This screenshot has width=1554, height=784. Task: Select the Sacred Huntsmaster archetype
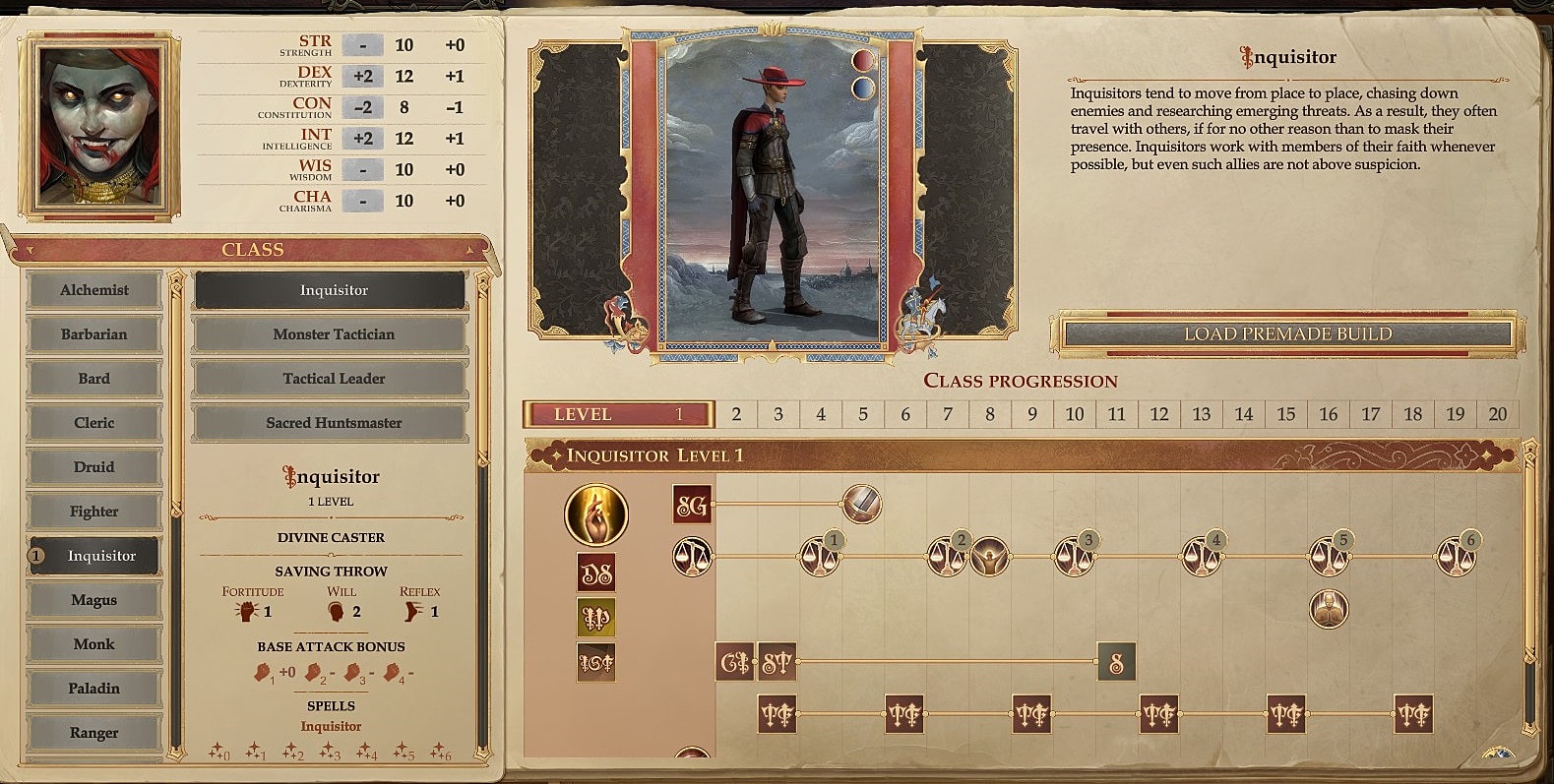pos(332,422)
